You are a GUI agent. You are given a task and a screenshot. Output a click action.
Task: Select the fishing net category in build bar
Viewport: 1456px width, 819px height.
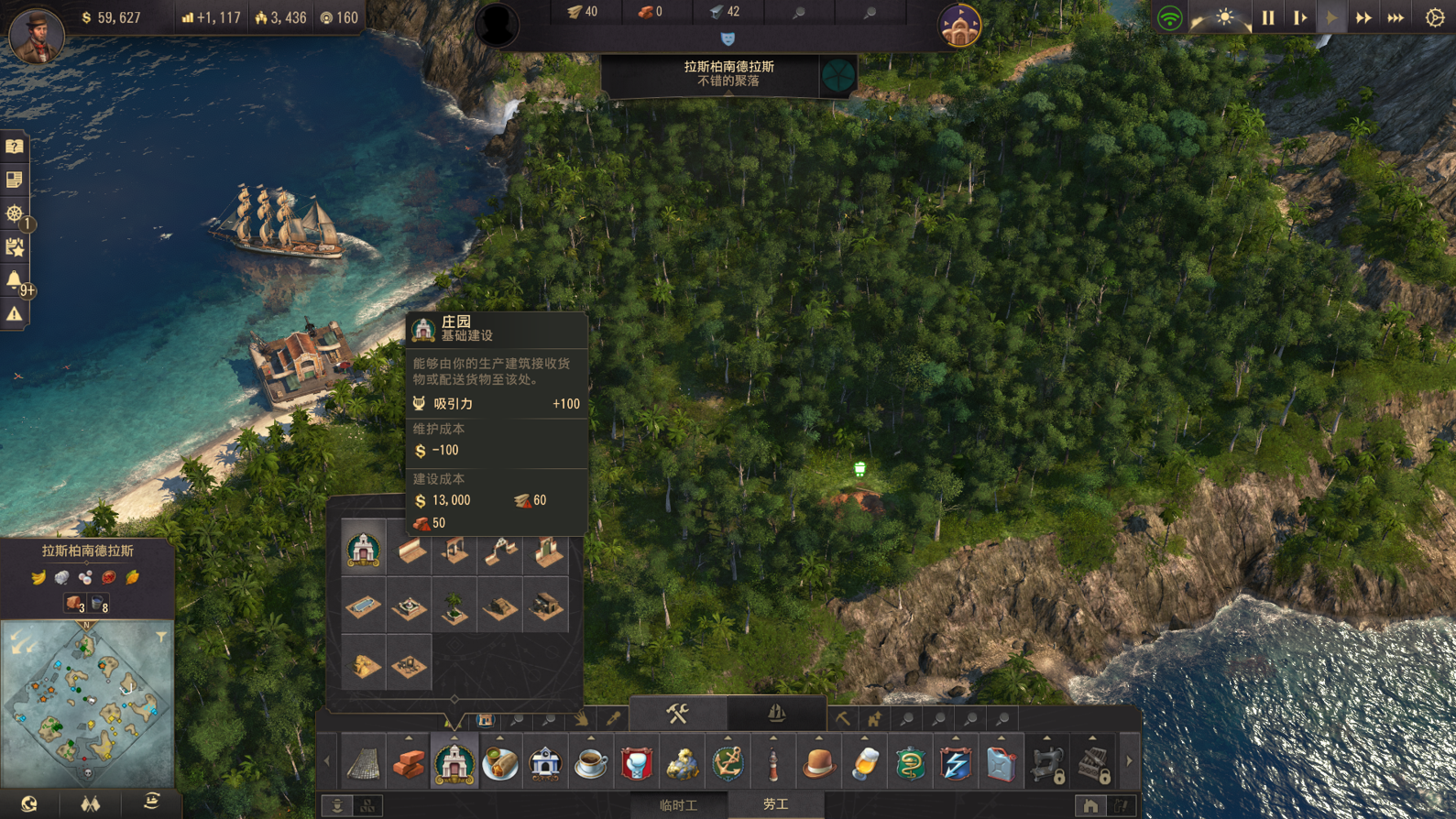(364, 763)
